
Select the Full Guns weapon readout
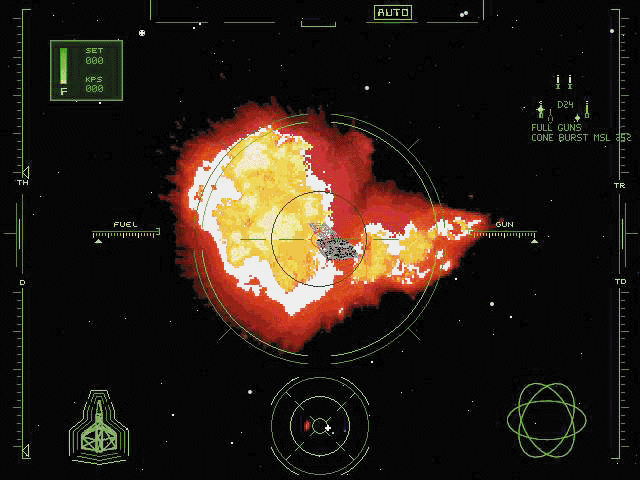pyautogui.click(x=555, y=127)
